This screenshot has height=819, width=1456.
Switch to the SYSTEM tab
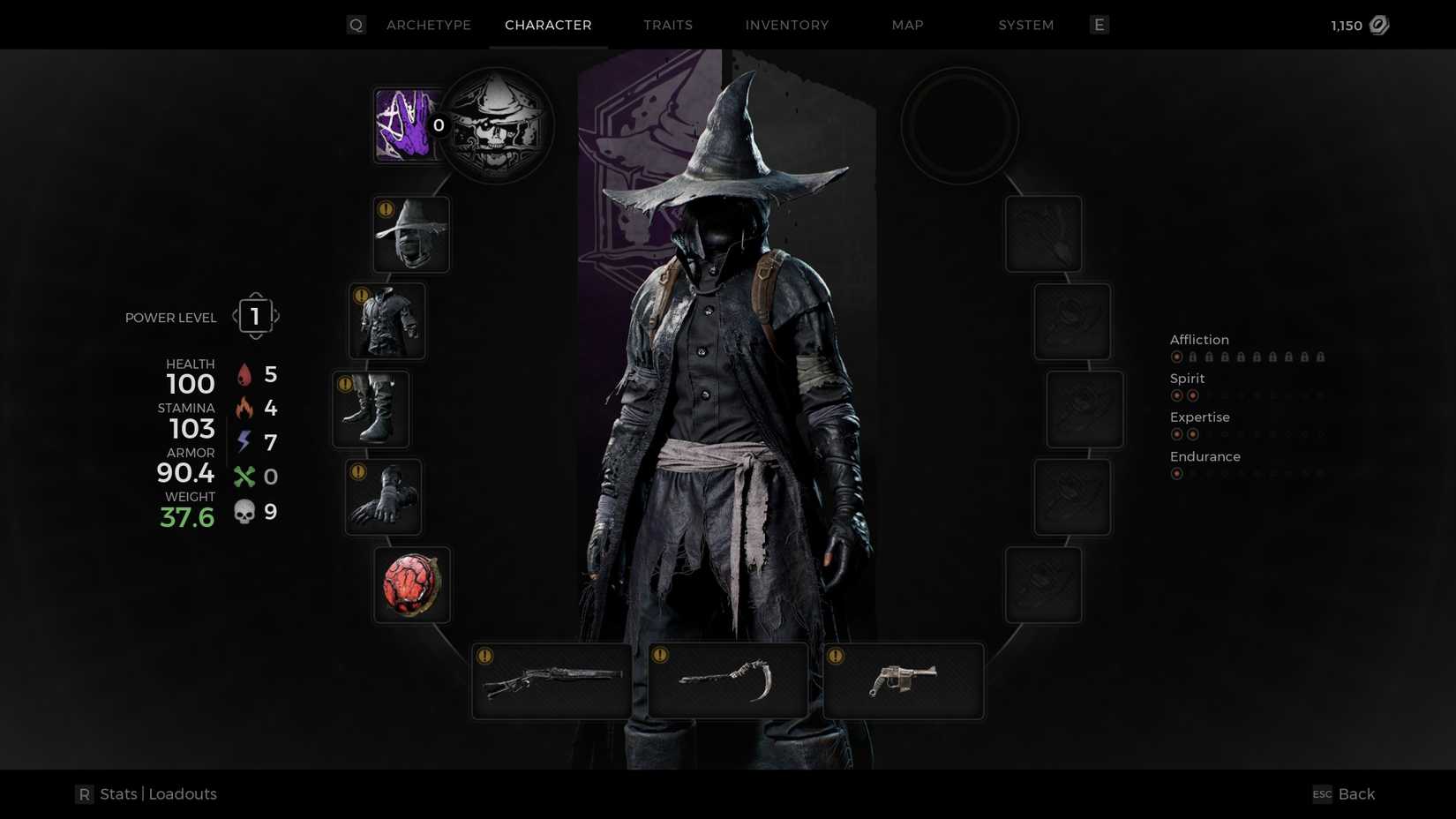pyautogui.click(x=1025, y=25)
